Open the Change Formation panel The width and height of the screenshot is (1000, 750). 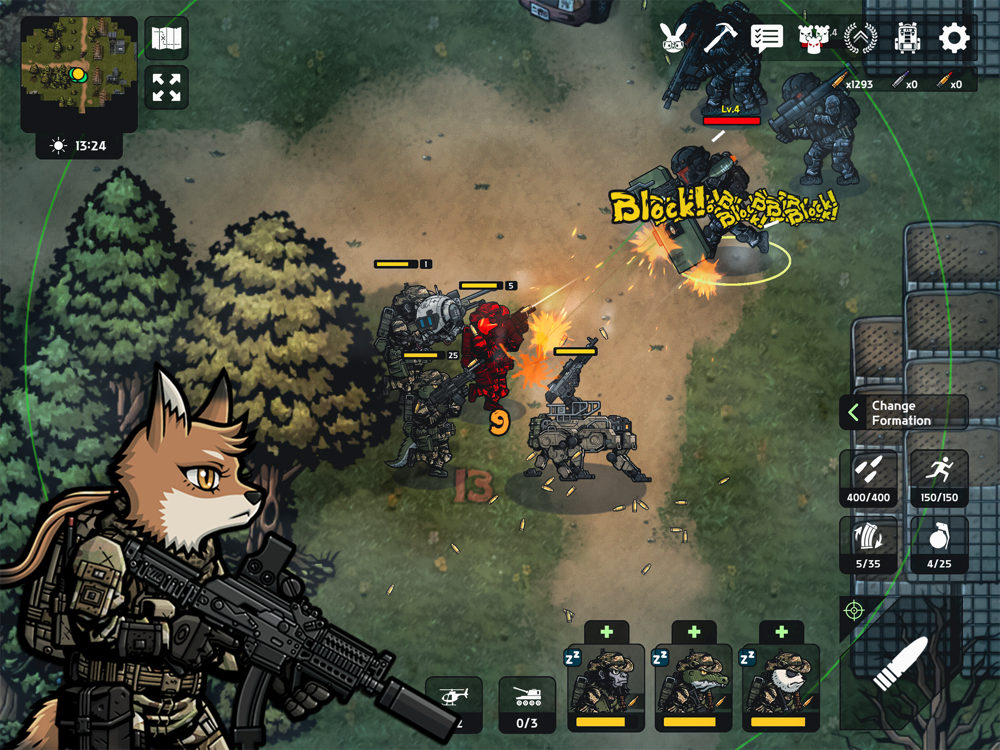coord(903,413)
